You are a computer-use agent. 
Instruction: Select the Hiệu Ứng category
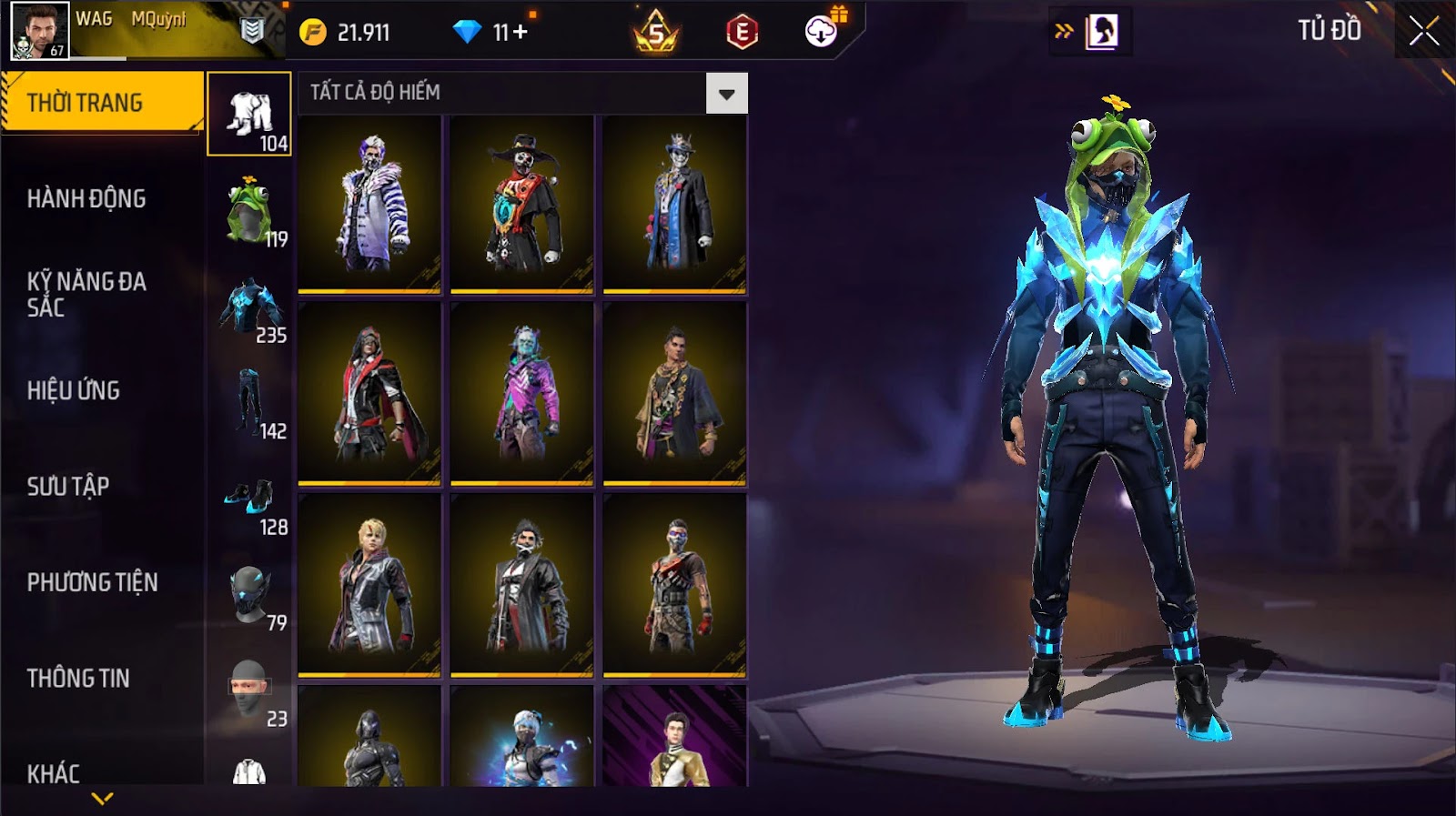[x=74, y=390]
